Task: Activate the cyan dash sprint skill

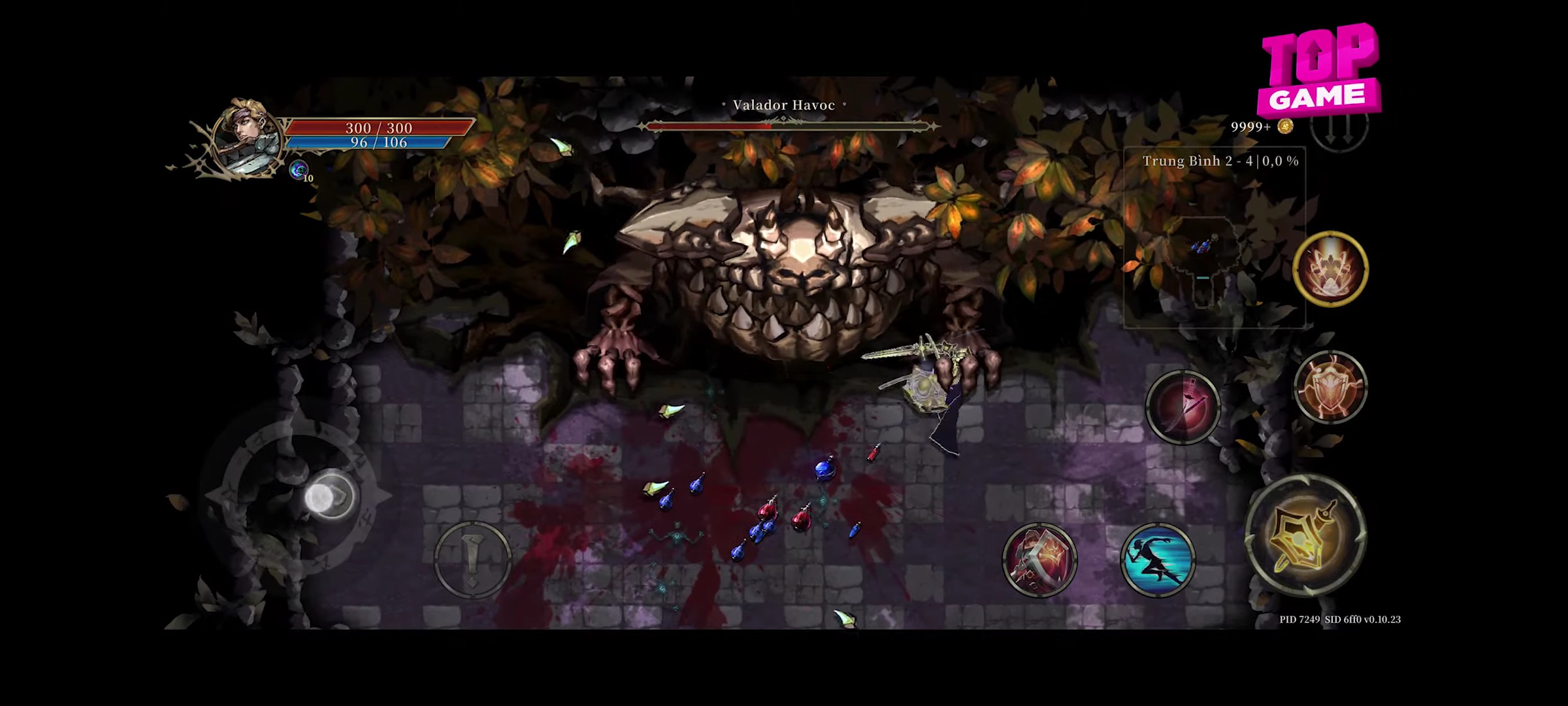Action: [x=1158, y=560]
